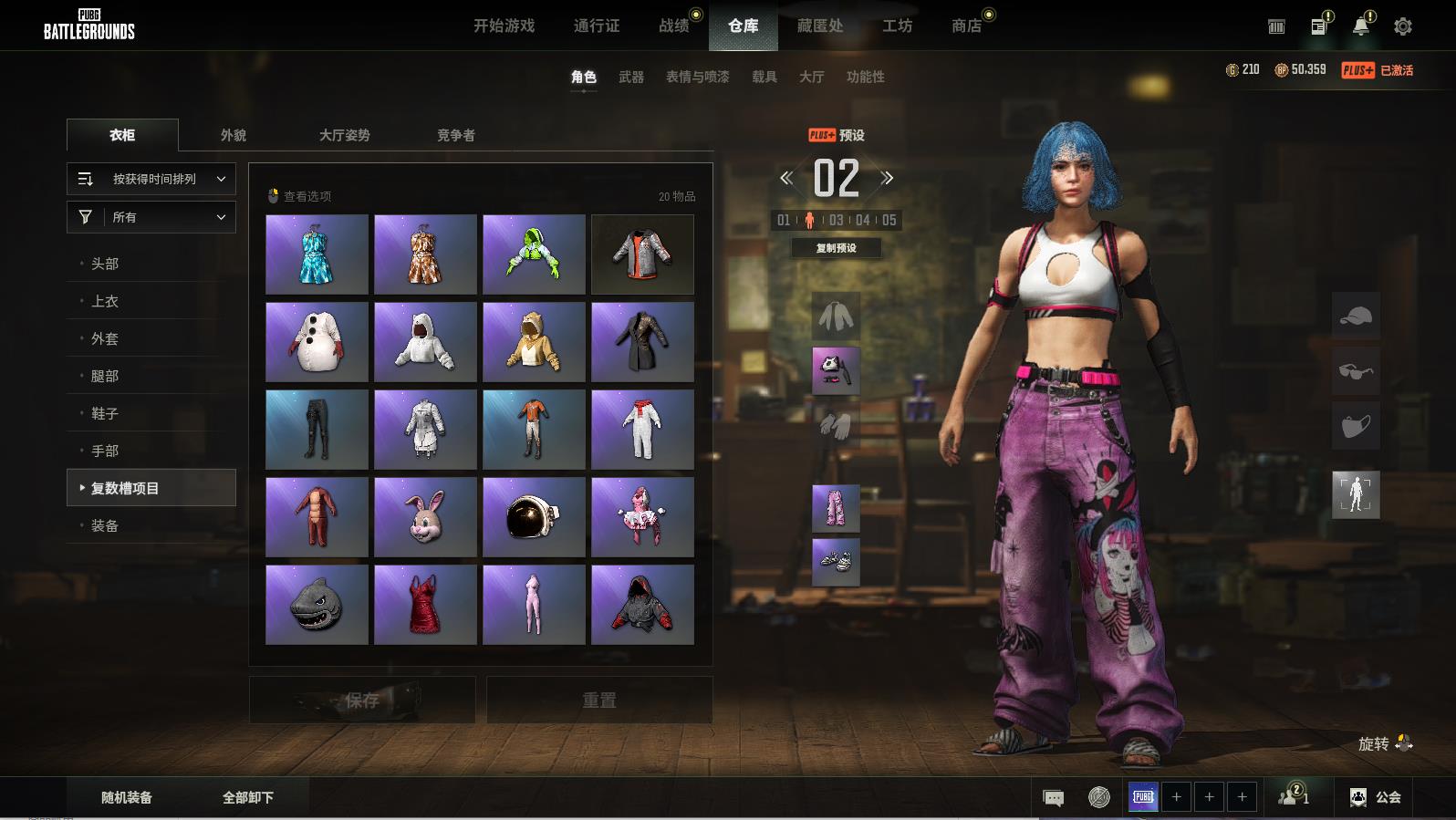Select the snowman costume item

pyautogui.click(x=317, y=342)
